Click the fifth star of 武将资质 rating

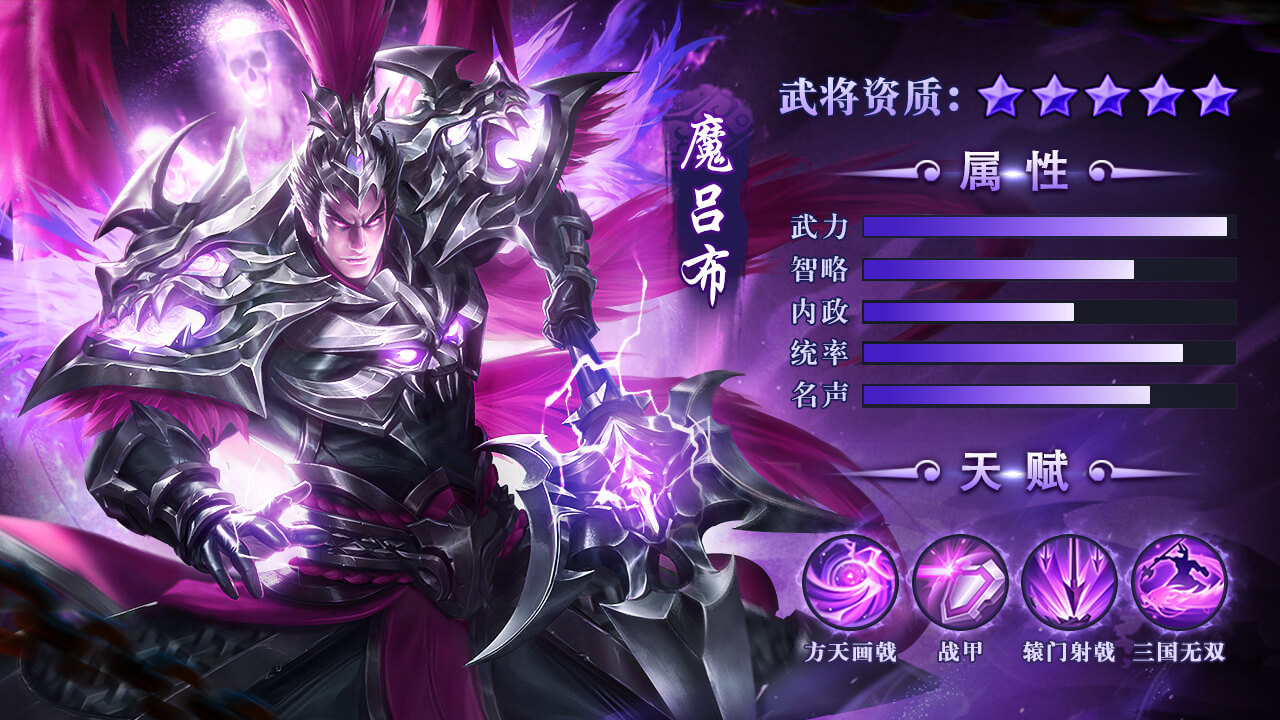coord(1212,96)
